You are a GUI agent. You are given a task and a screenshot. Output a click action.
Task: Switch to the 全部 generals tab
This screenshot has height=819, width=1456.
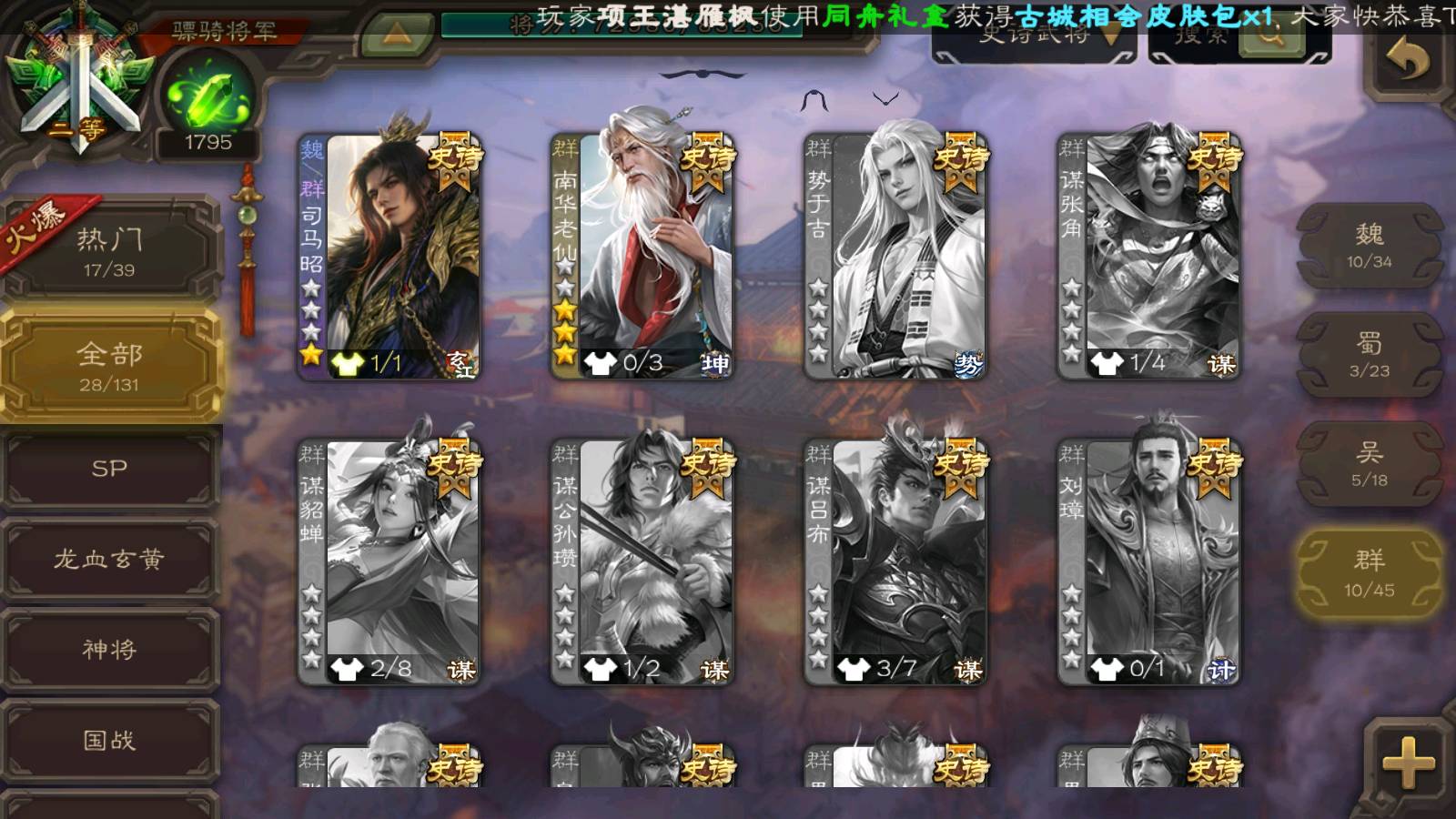(x=109, y=366)
